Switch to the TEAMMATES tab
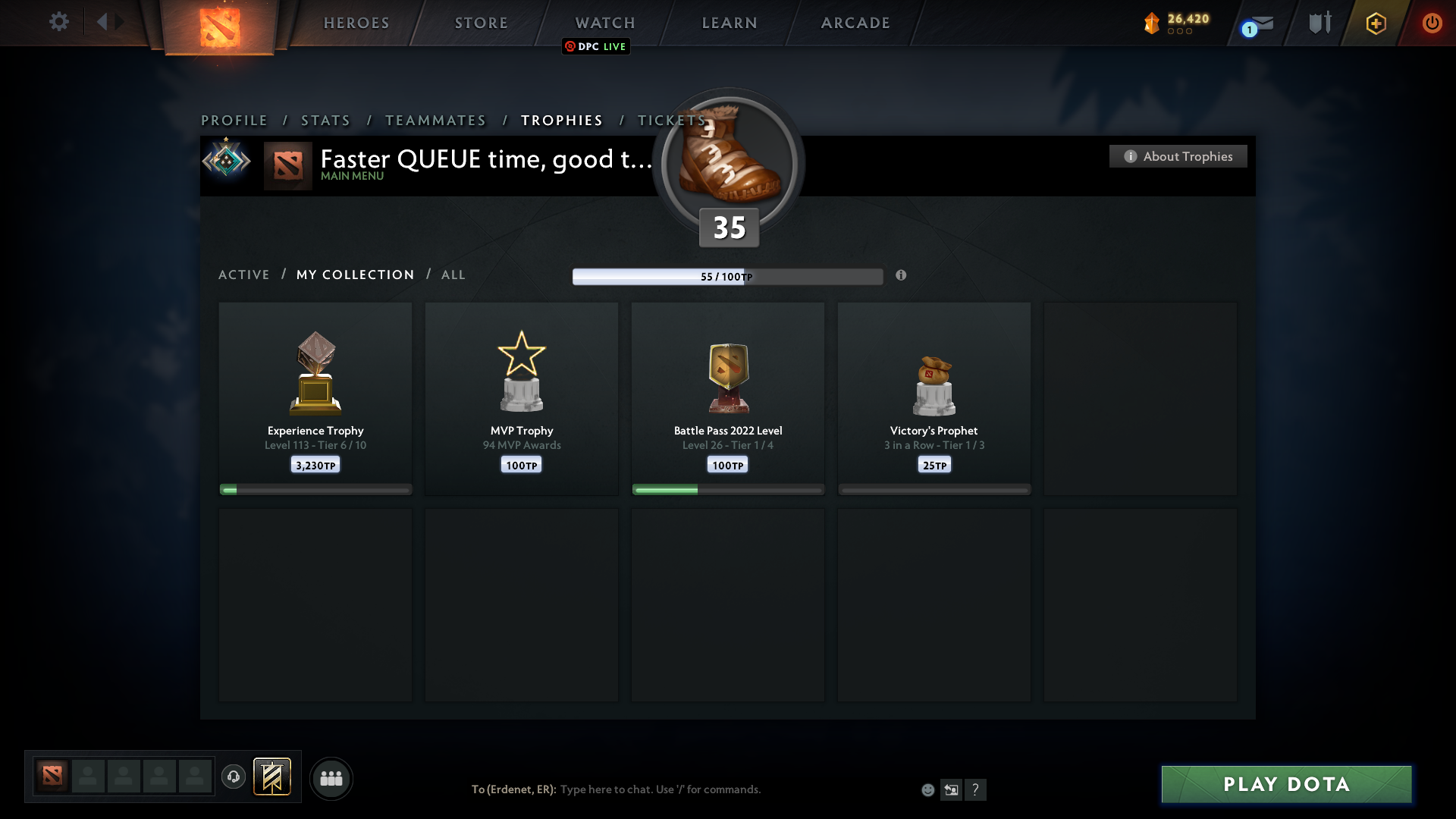 point(435,120)
